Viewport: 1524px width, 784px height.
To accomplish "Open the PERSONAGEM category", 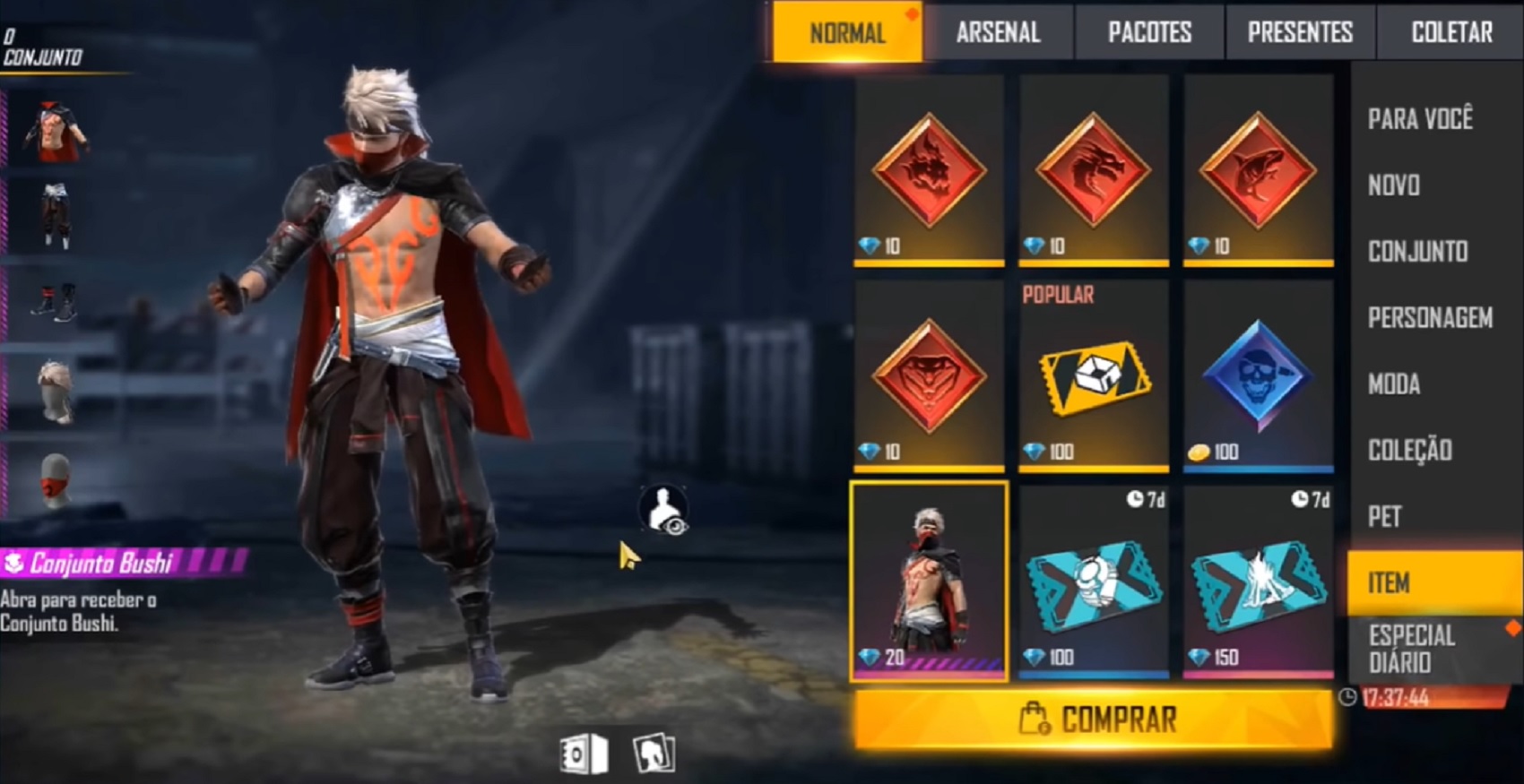I will pyautogui.click(x=1429, y=318).
